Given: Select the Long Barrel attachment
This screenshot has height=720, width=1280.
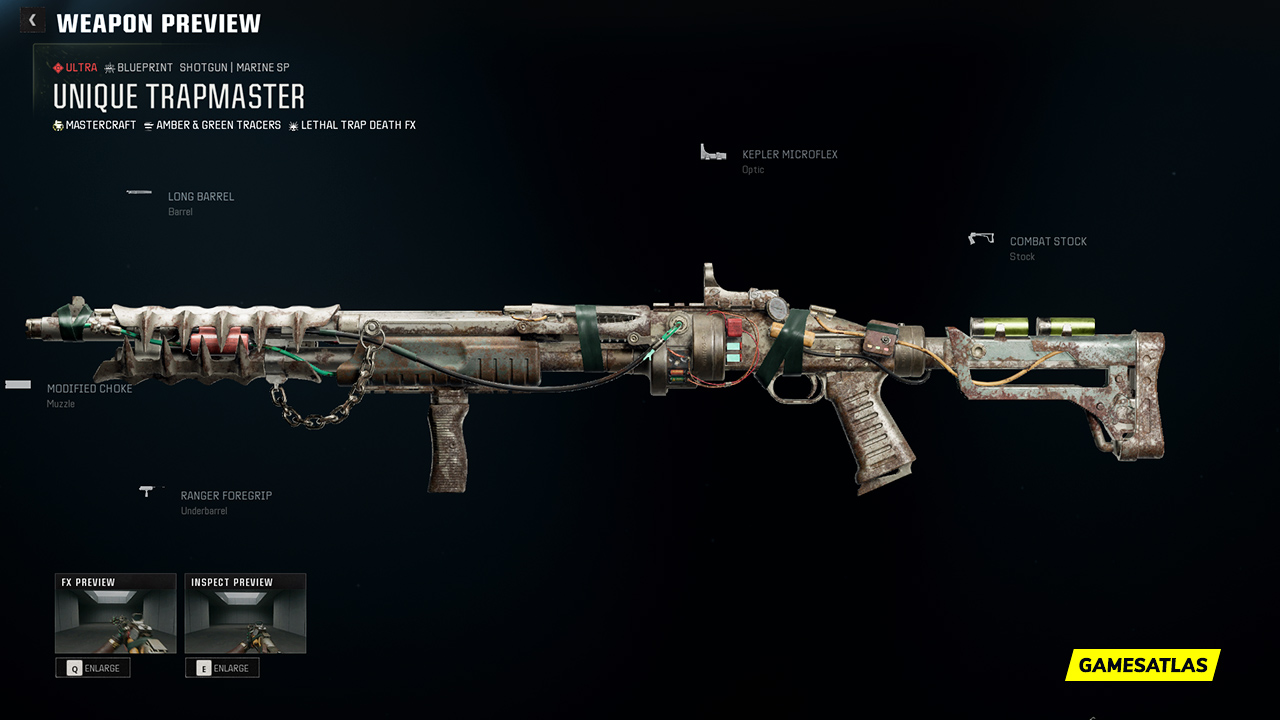Looking at the screenshot, I should coord(200,197).
